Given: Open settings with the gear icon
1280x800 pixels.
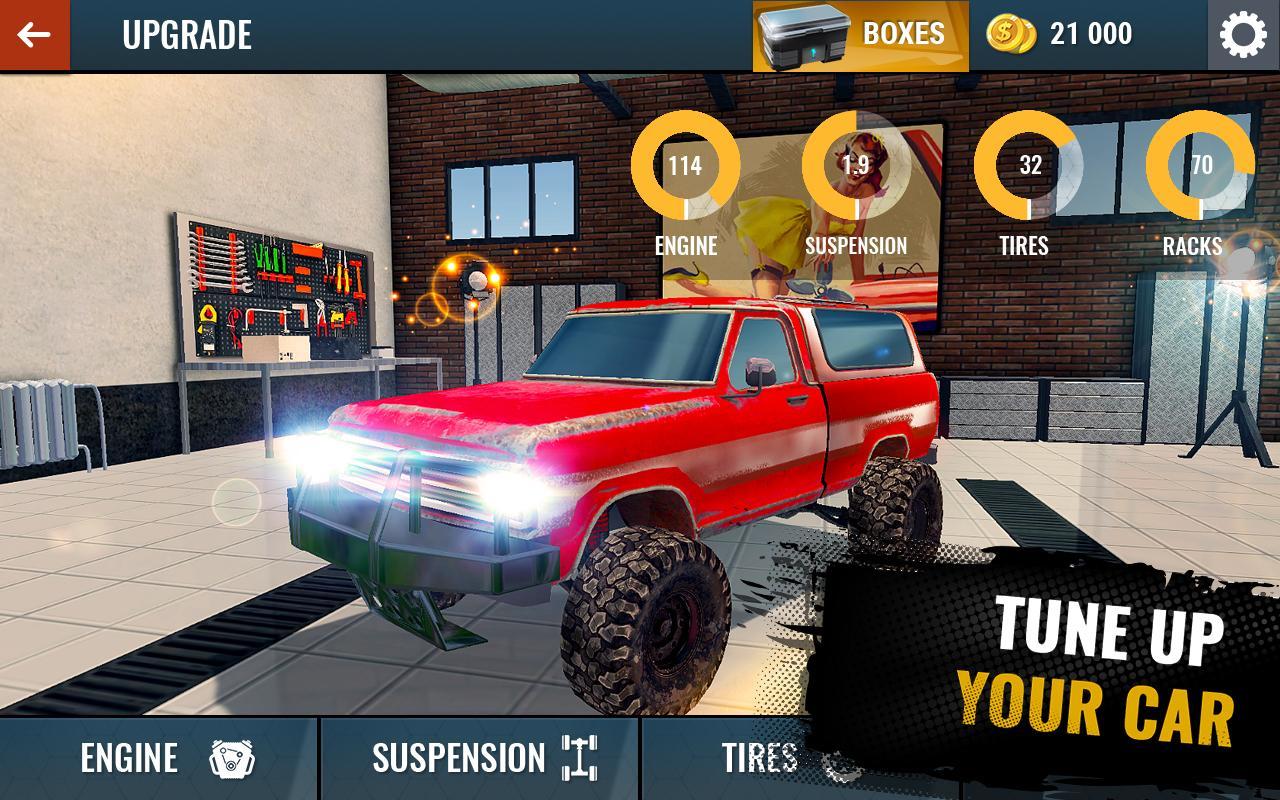Looking at the screenshot, I should (x=1243, y=35).
